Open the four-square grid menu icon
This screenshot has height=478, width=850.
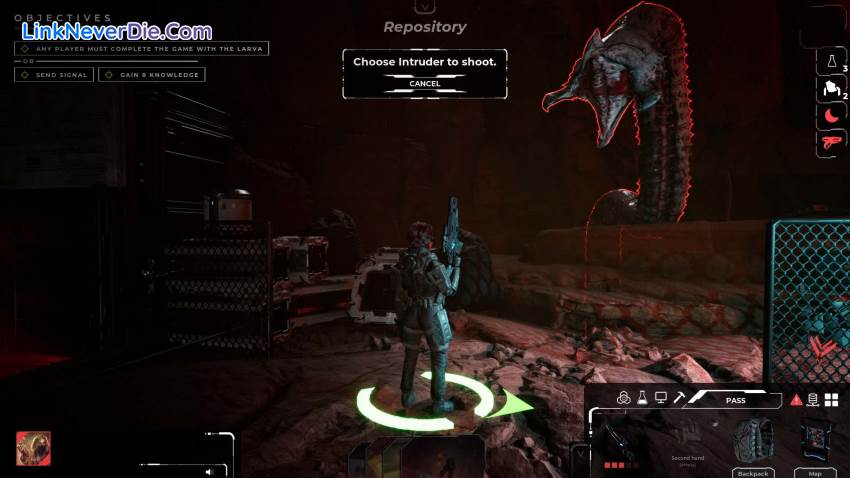[x=831, y=400]
